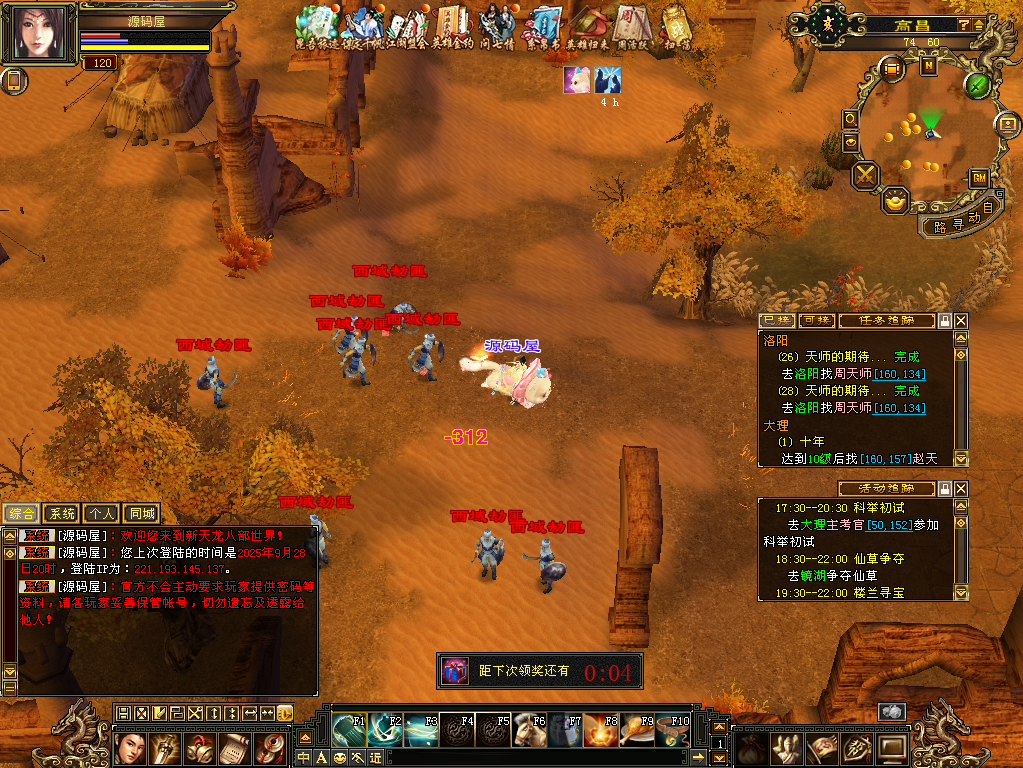
Task: Open the gold ingot shop icon
Action: [895, 200]
